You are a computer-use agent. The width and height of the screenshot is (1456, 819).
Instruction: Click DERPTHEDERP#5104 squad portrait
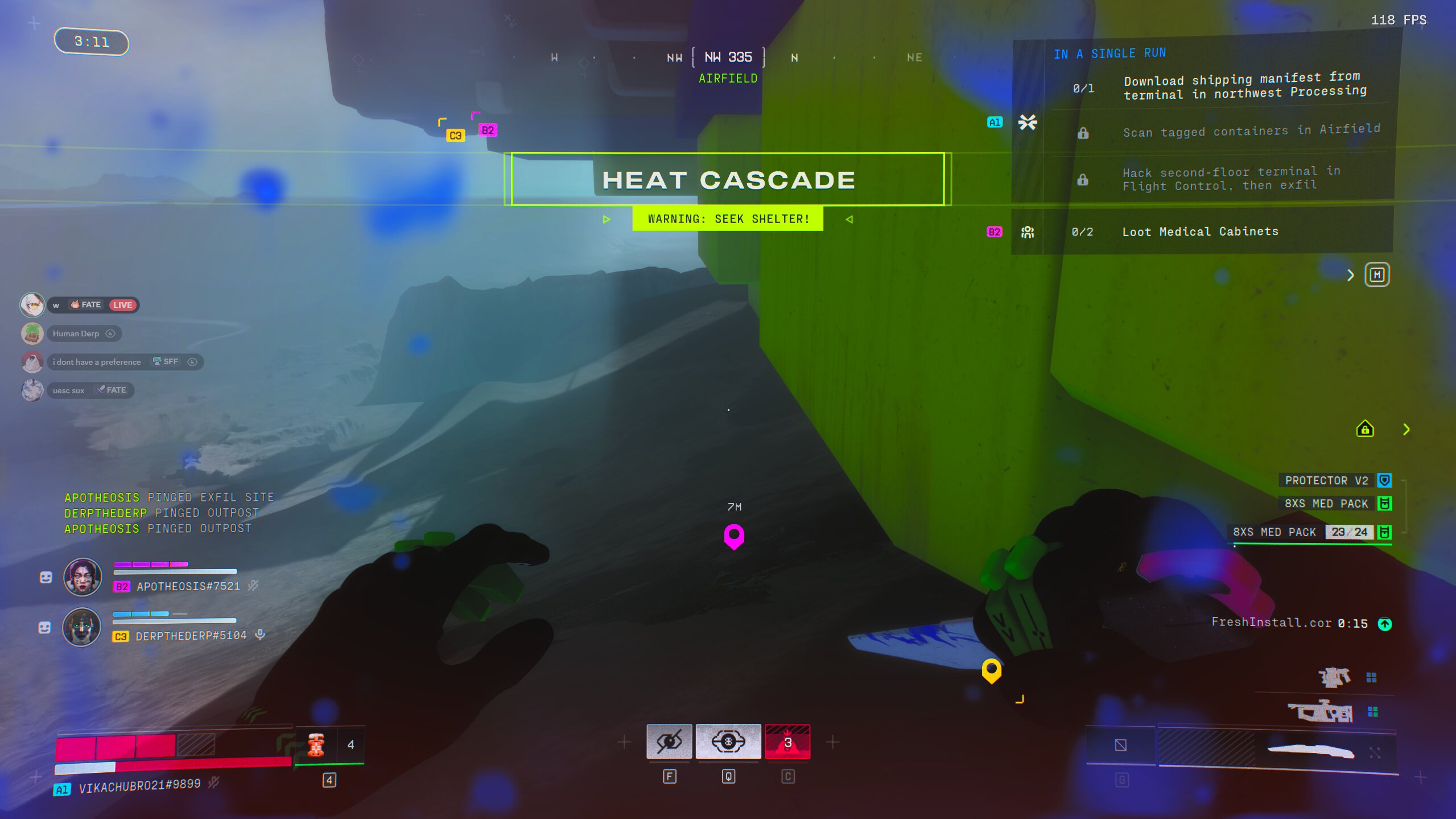point(82,627)
